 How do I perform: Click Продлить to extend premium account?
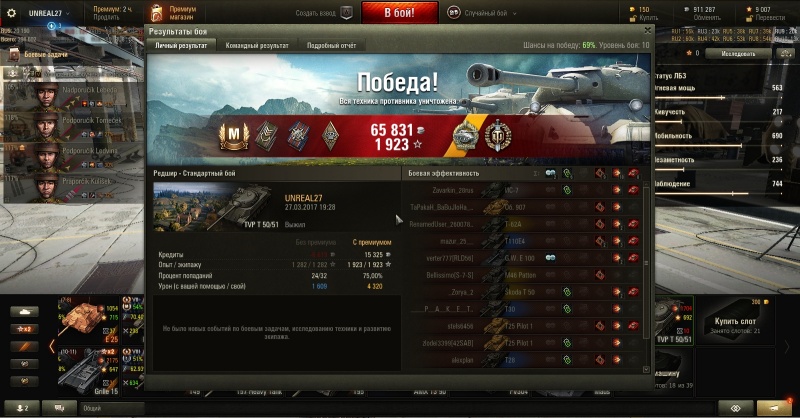tap(106, 17)
